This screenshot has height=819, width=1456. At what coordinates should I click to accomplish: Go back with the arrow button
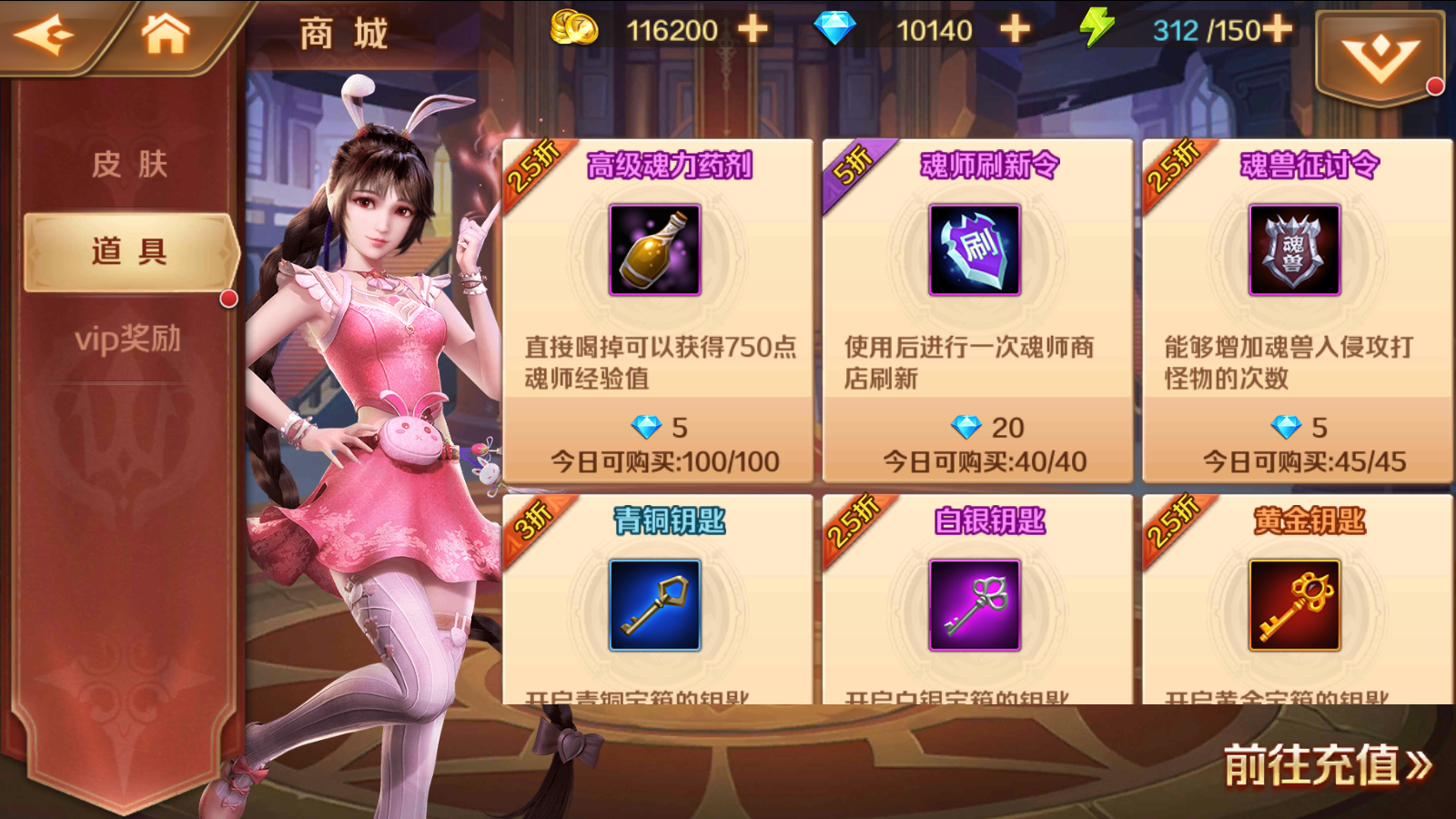click(44, 35)
